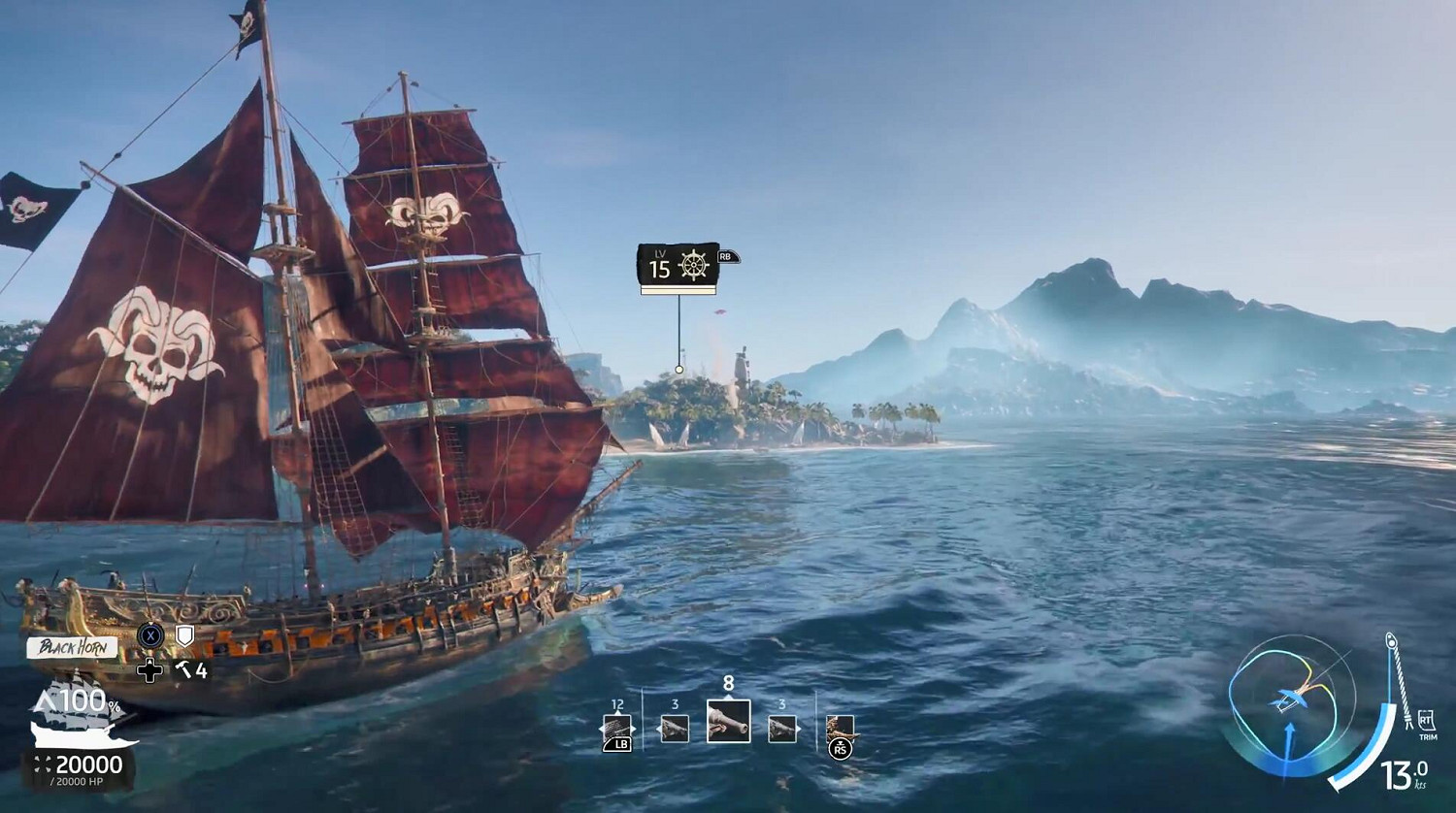Expand the left cannon weapon slot
This screenshot has width=1456, height=813.
tap(676, 728)
